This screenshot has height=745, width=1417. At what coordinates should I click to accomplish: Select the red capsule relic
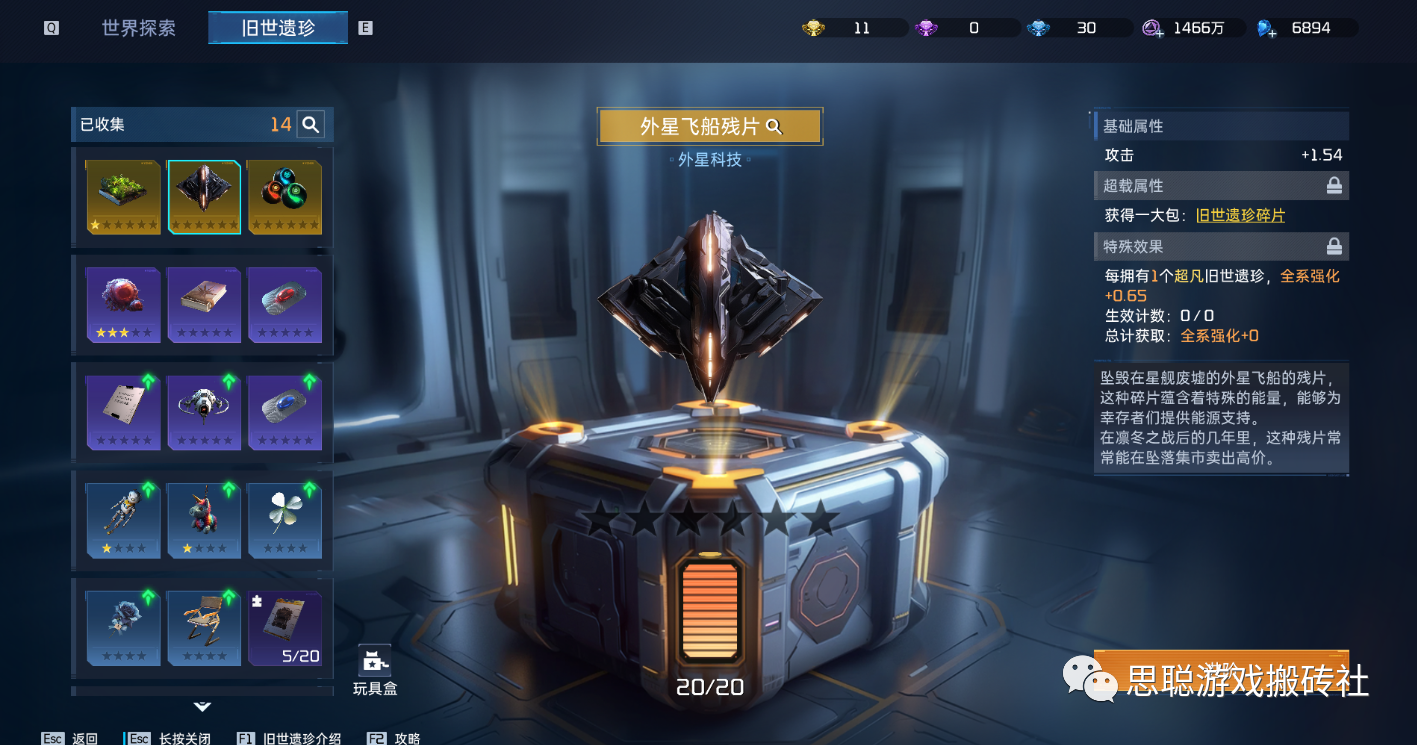pos(284,304)
